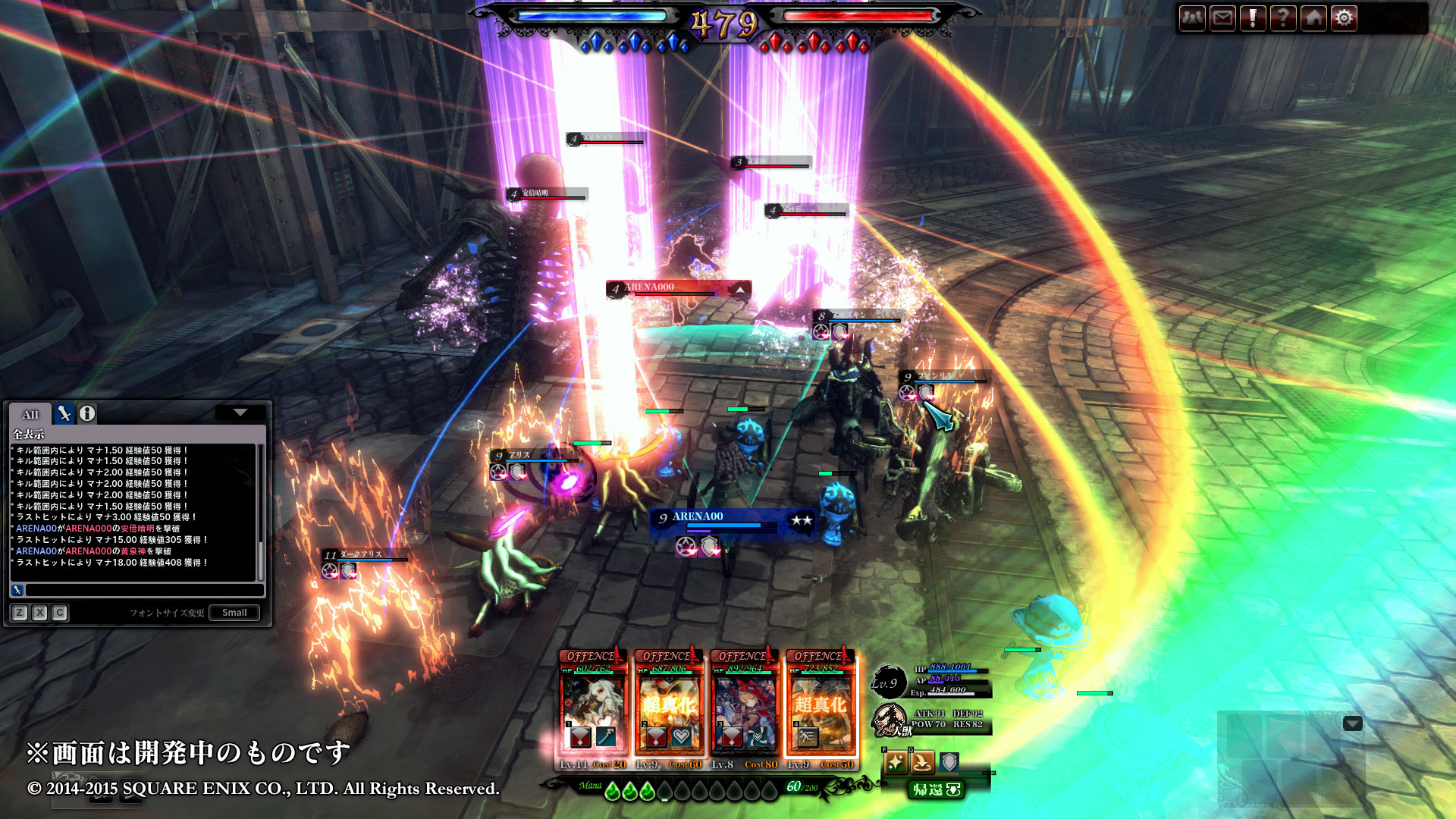
Task: Open the mail envelope inbox
Action: pos(1222,18)
